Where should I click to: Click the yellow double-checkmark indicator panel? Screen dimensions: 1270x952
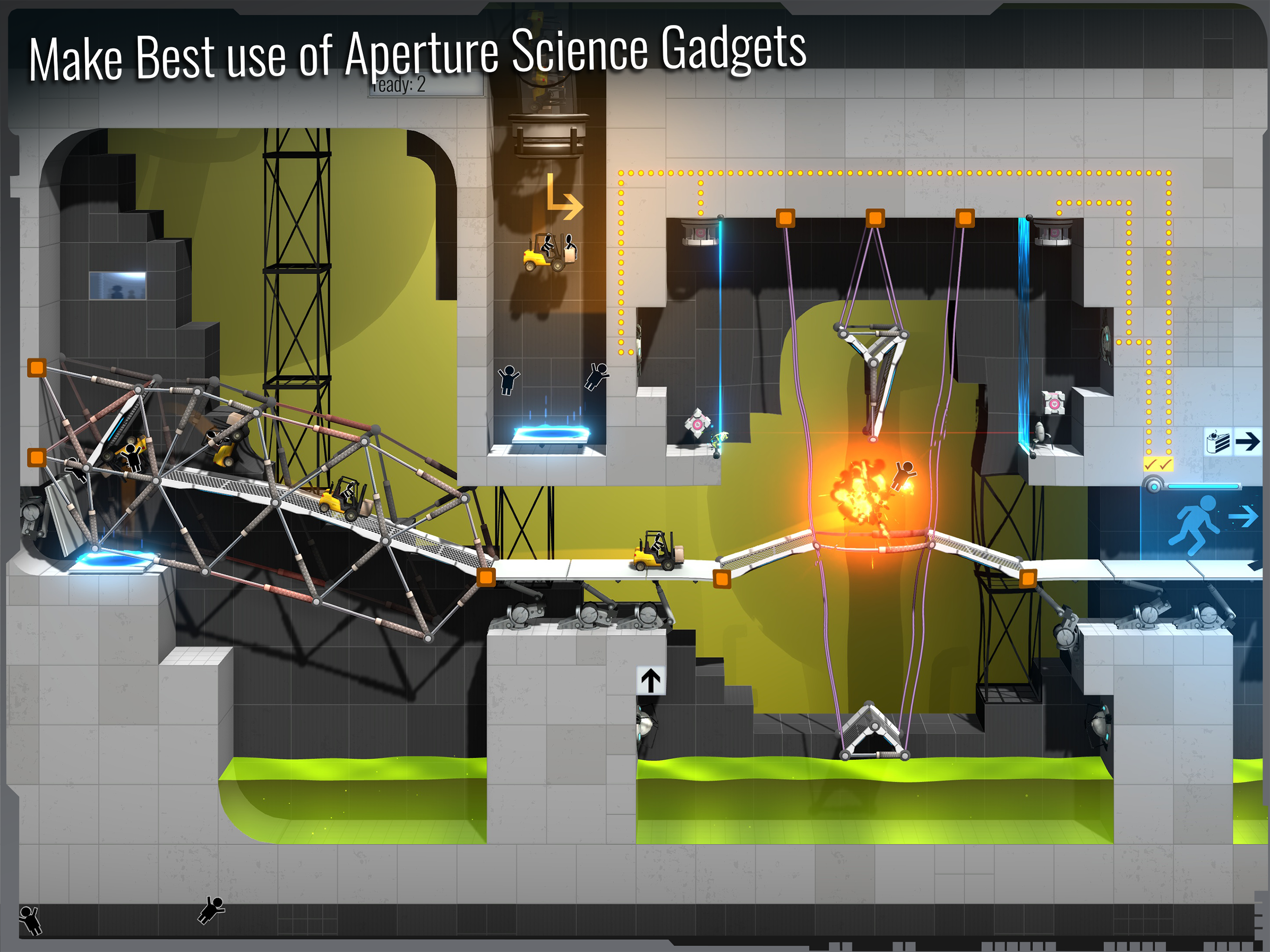1158,464
